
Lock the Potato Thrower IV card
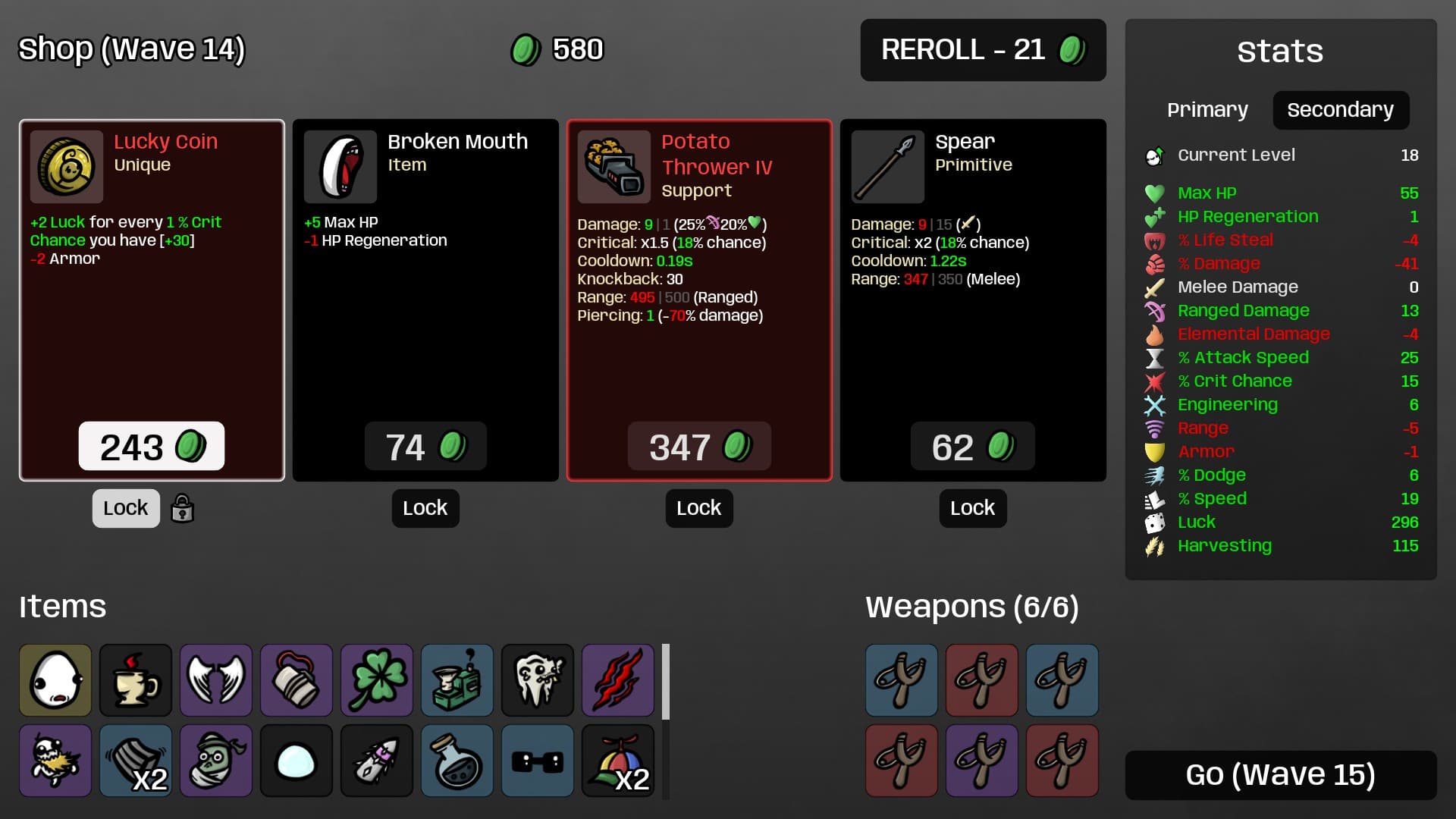tap(699, 508)
